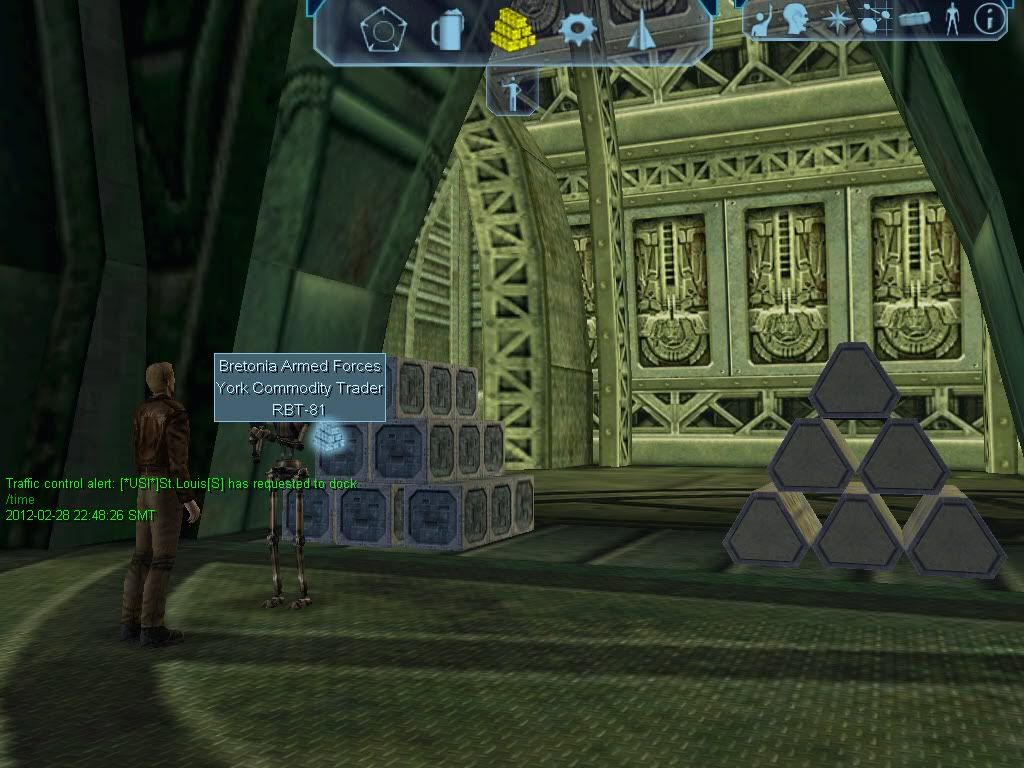Open the standing human figure icon
This screenshot has width=1024, height=768.
[x=951, y=18]
